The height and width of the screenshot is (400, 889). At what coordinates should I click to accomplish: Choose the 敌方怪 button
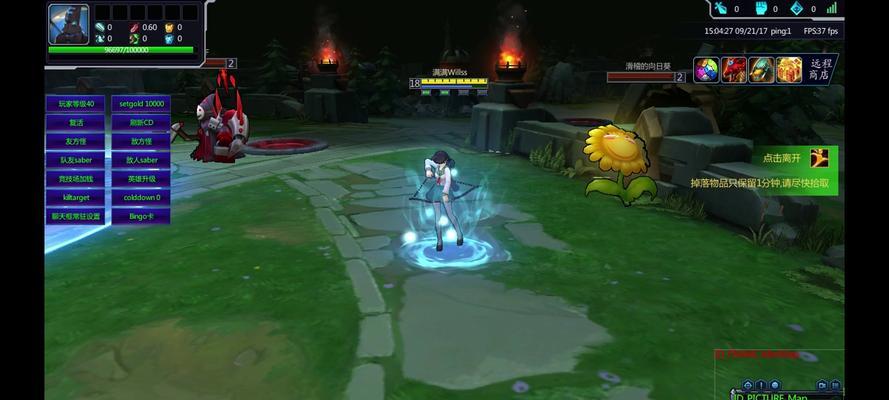pos(141,141)
